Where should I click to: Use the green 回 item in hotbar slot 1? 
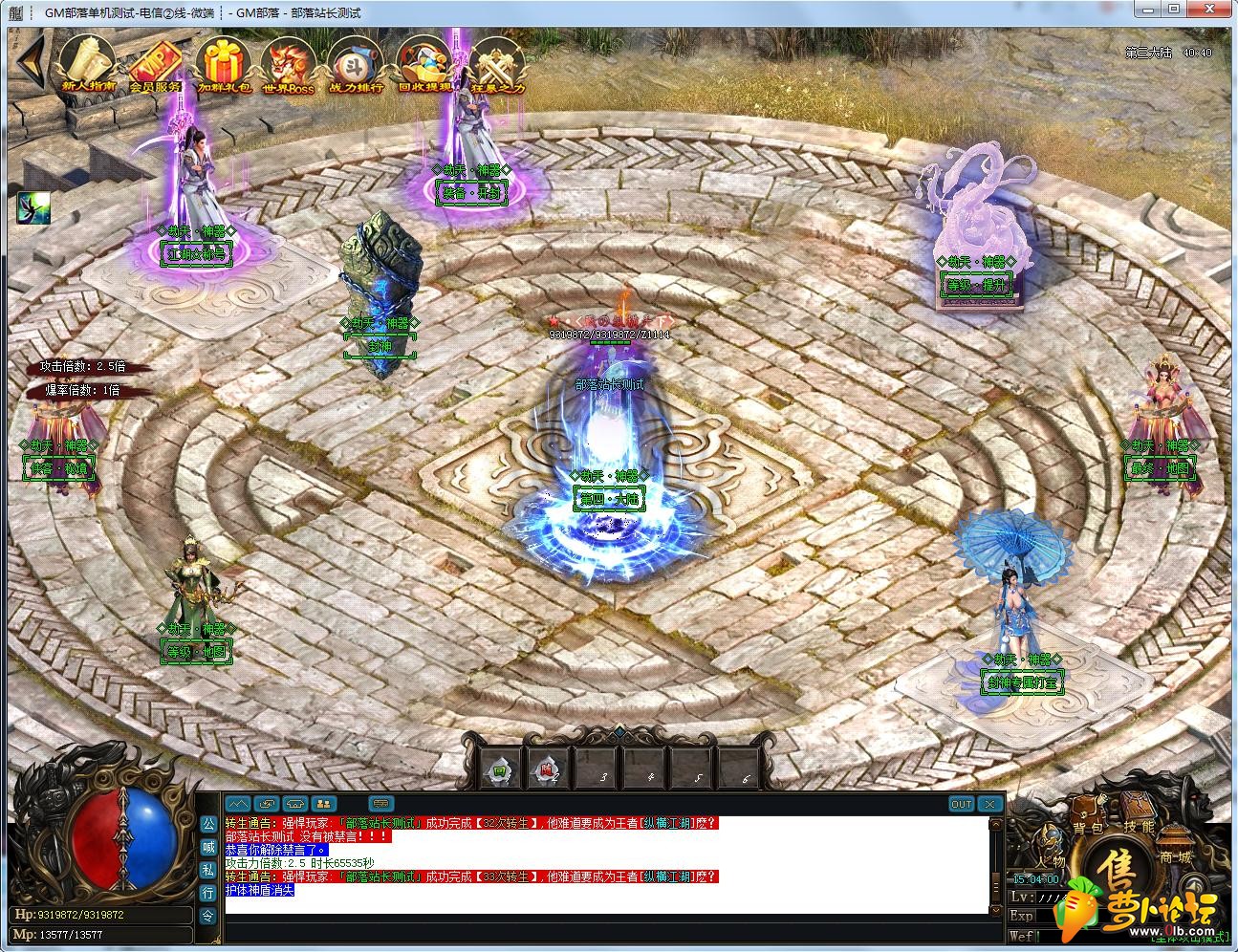coord(500,769)
